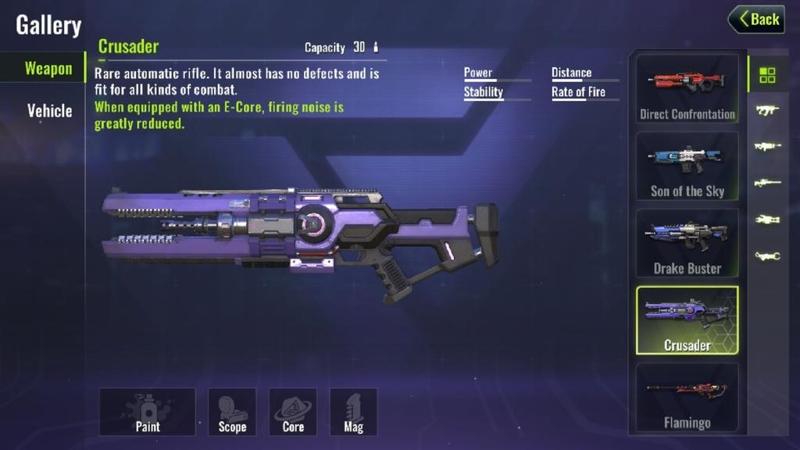
Task: Switch to the Weapon tab
Action: tap(48, 69)
